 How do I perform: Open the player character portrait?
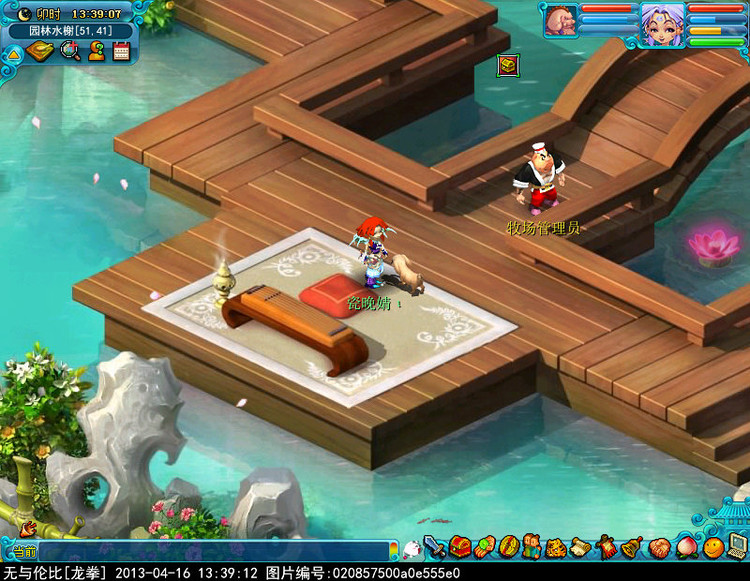pos(662,22)
